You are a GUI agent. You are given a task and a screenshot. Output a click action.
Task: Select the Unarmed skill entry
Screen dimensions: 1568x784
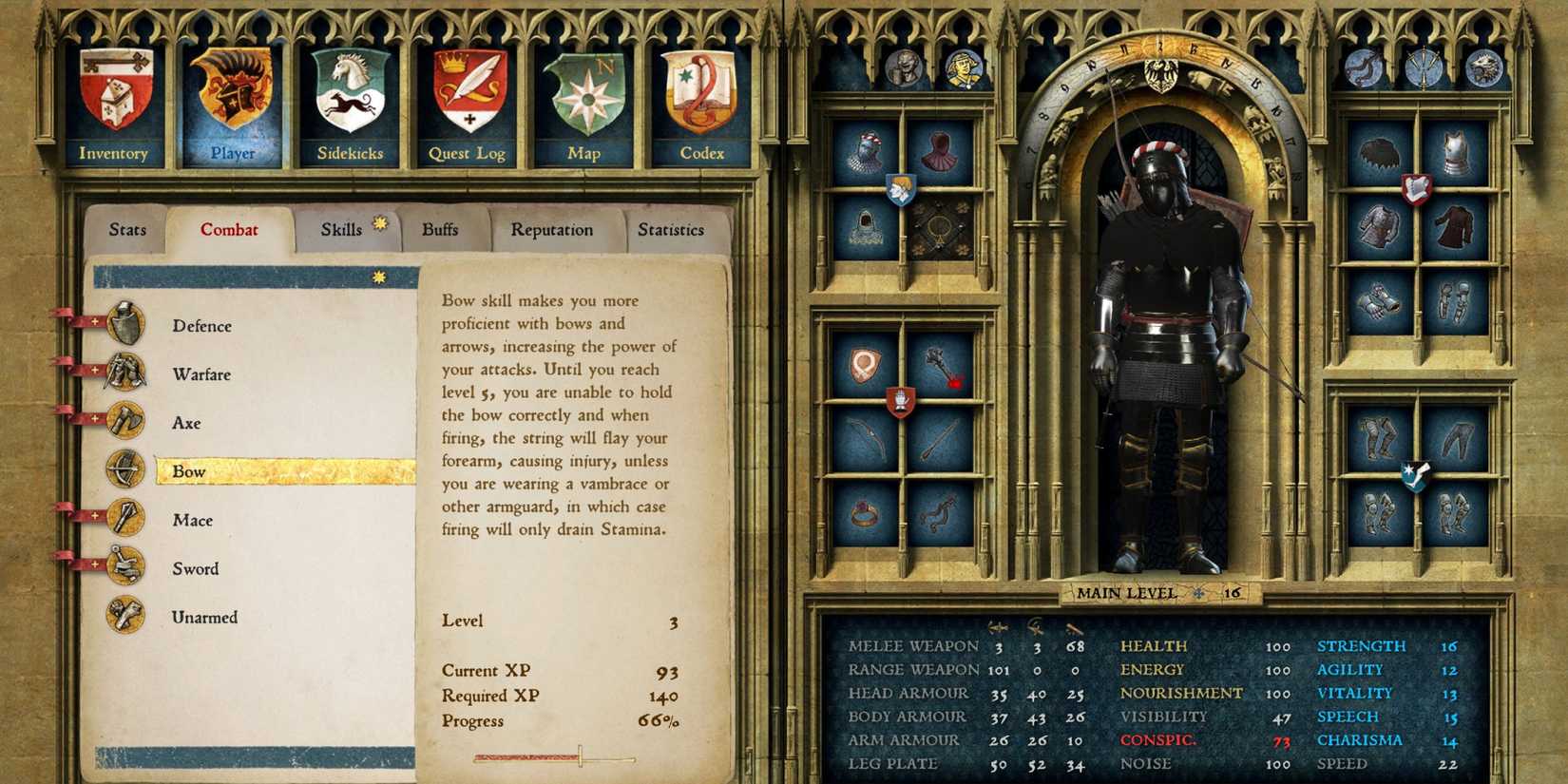click(x=203, y=616)
